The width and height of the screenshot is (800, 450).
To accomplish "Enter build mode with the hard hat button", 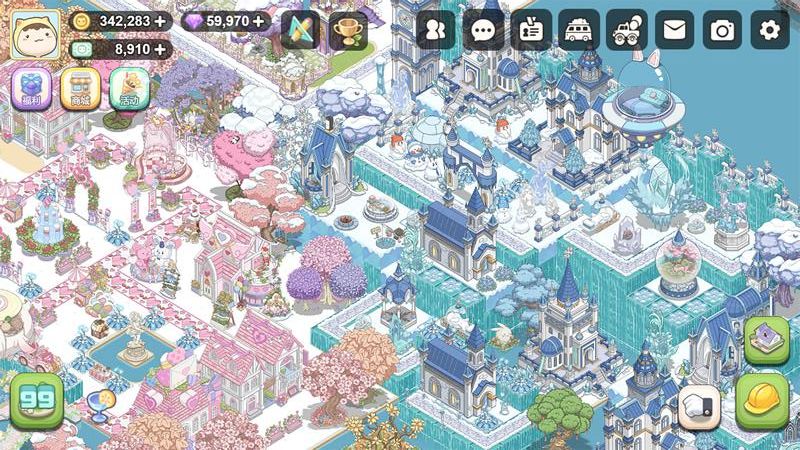I will click(x=763, y=402).
